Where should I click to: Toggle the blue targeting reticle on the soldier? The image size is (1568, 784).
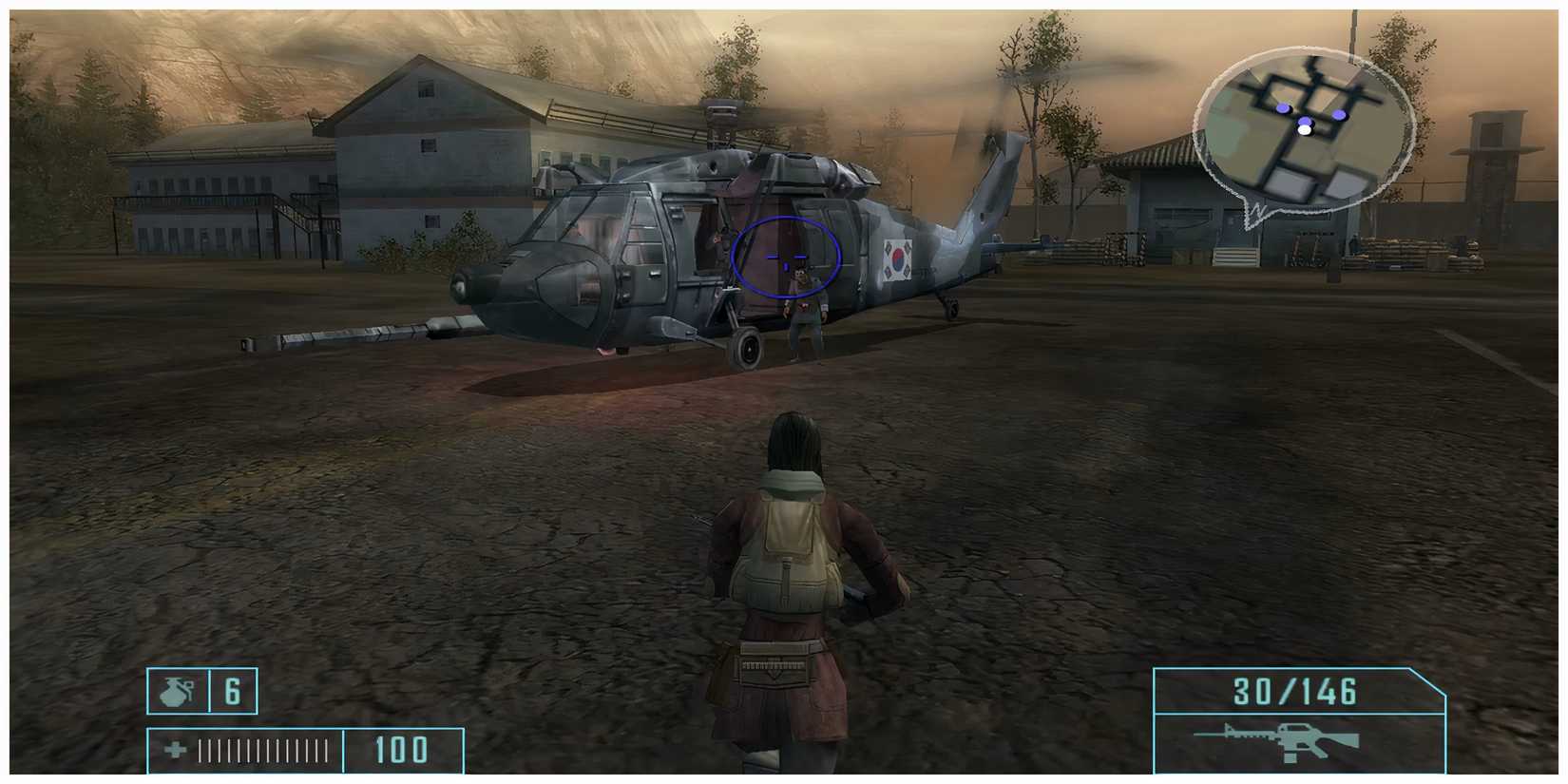[x=785, y=258]
